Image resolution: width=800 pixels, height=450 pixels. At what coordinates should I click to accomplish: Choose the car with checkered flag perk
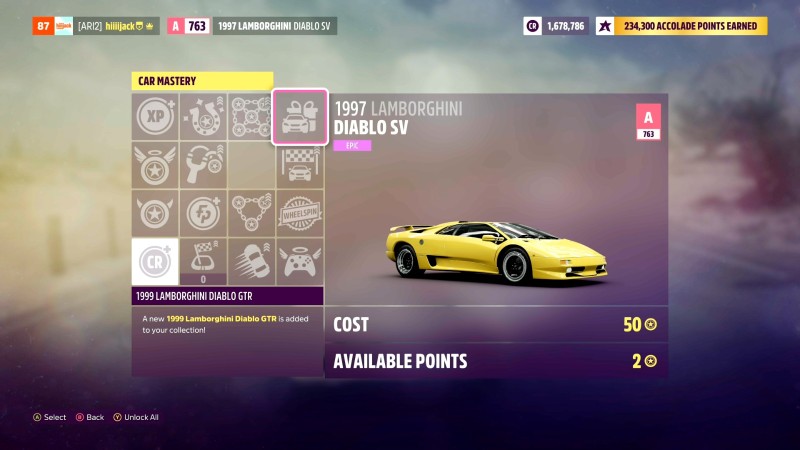299,164
